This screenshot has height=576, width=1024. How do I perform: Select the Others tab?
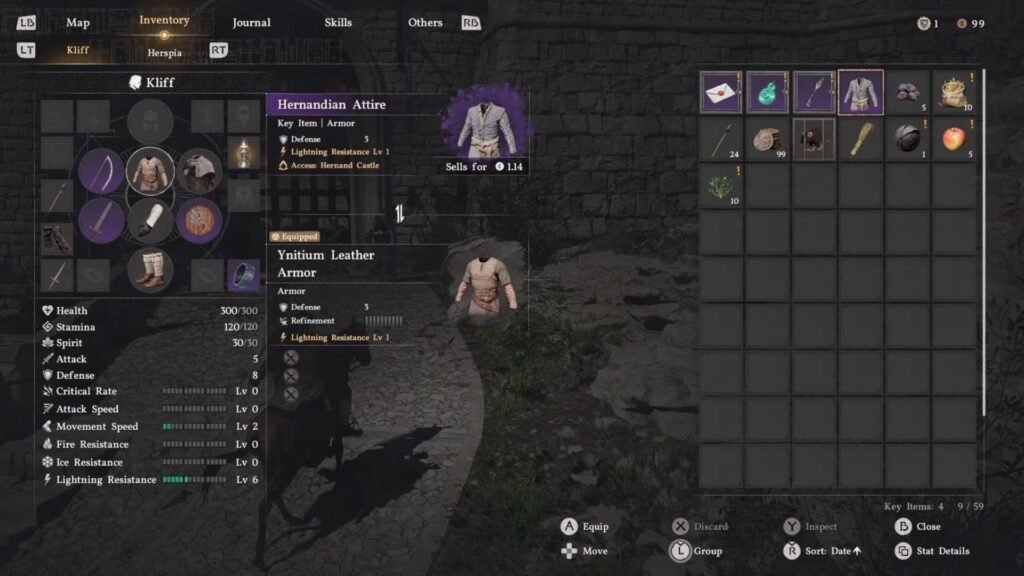coord(425,22)
